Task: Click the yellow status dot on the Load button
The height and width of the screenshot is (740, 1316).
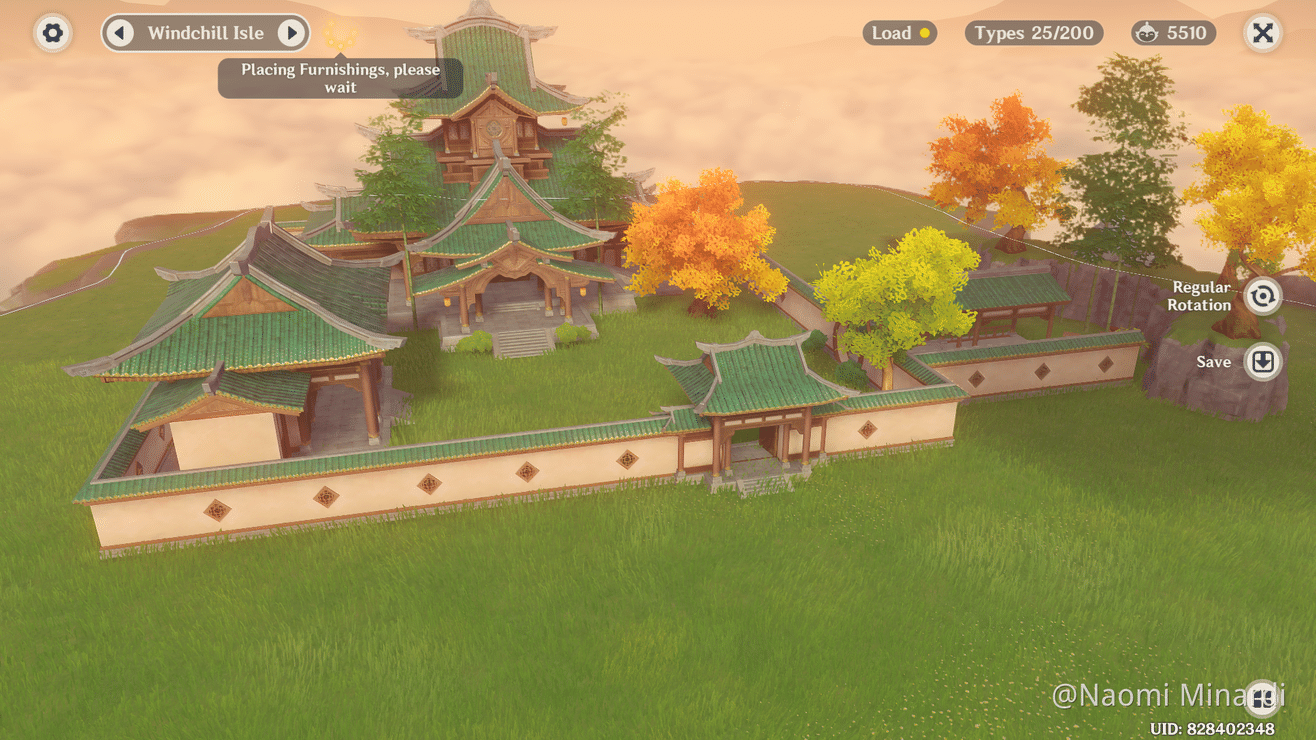Action: pyautogui.click(x=927, y=33)
